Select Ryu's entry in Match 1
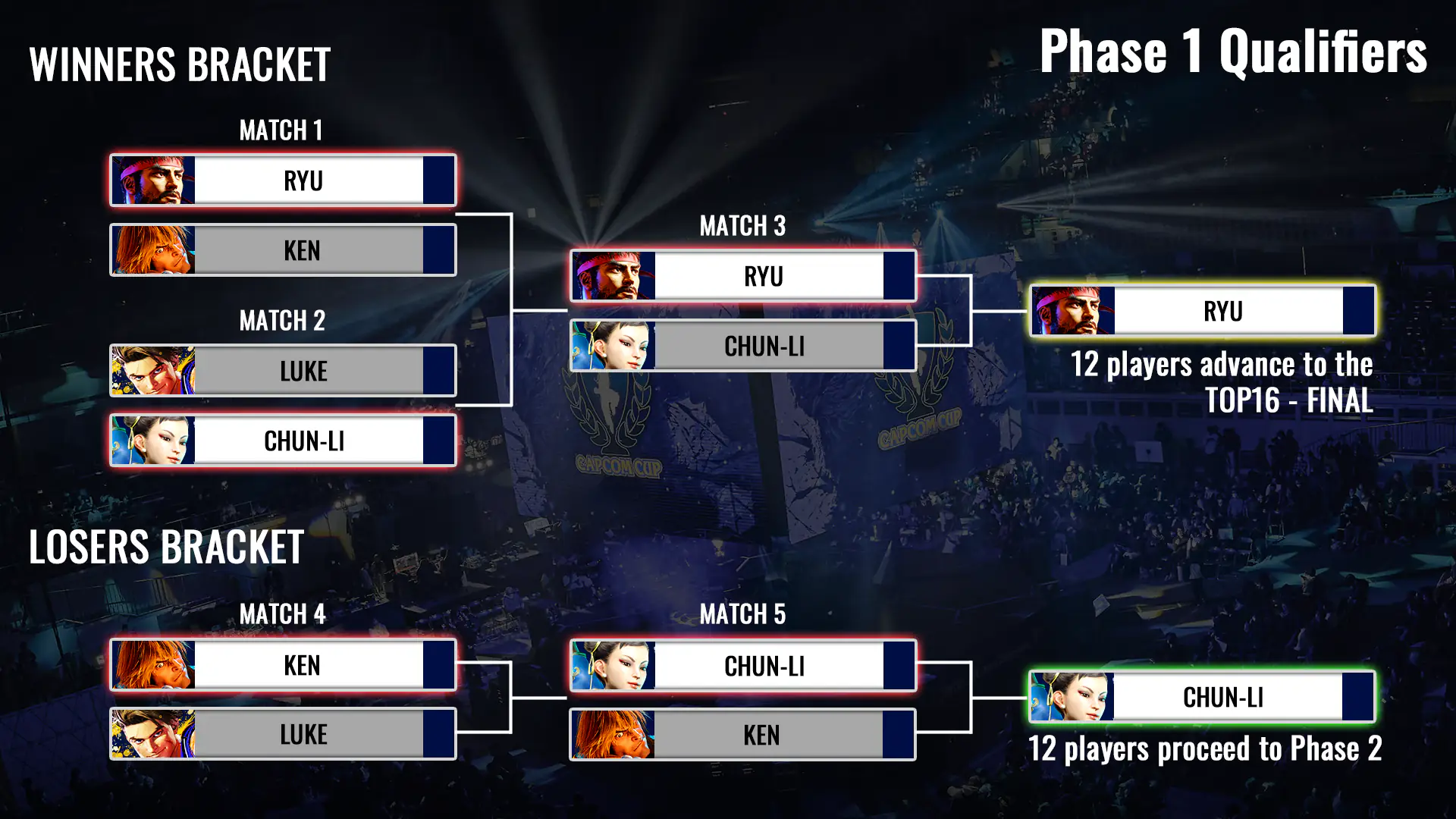The width and height of the screenshot is (1456, 819). coord(283,180)
